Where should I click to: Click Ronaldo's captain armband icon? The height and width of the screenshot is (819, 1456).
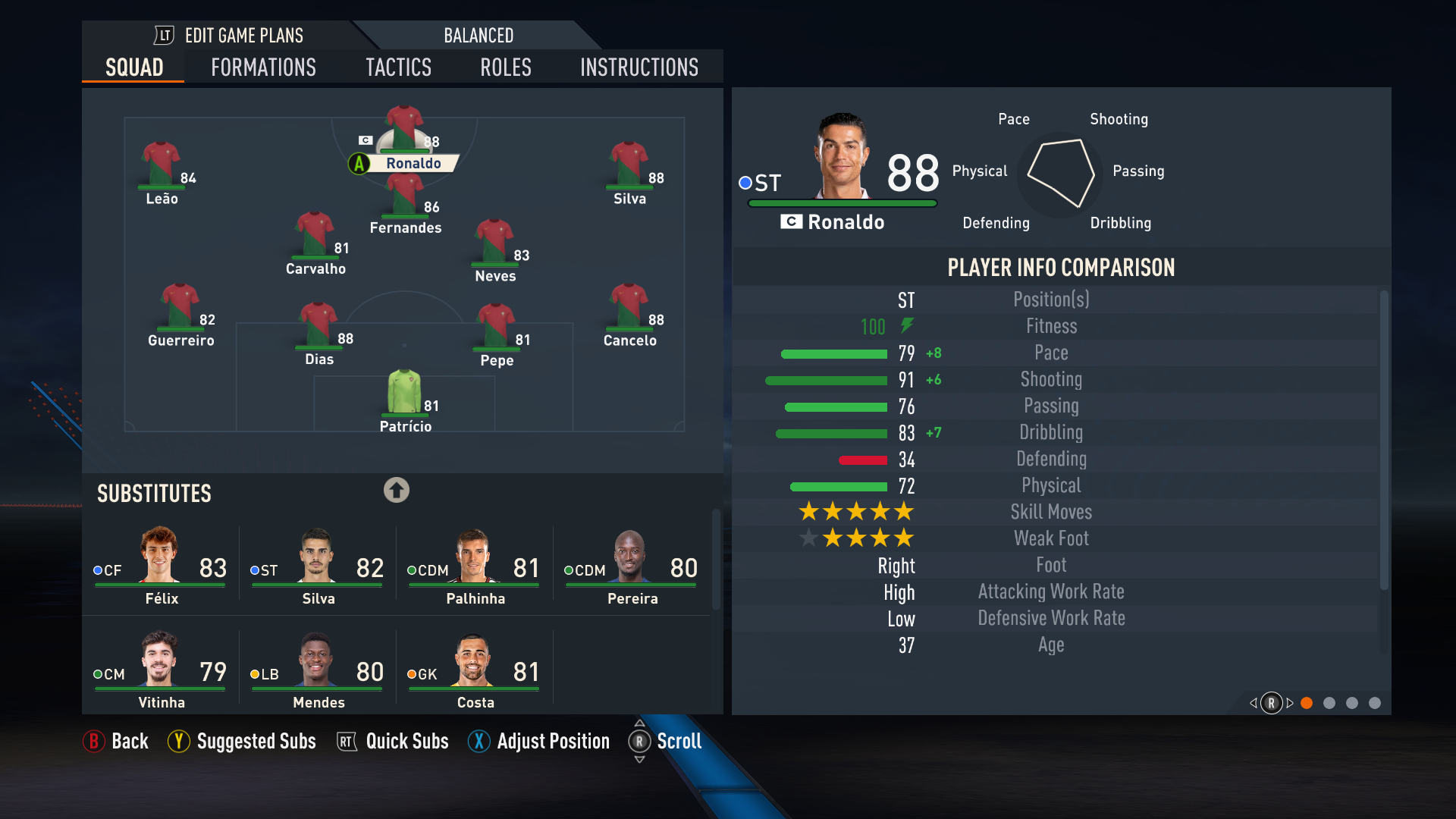tap(366, 140)
